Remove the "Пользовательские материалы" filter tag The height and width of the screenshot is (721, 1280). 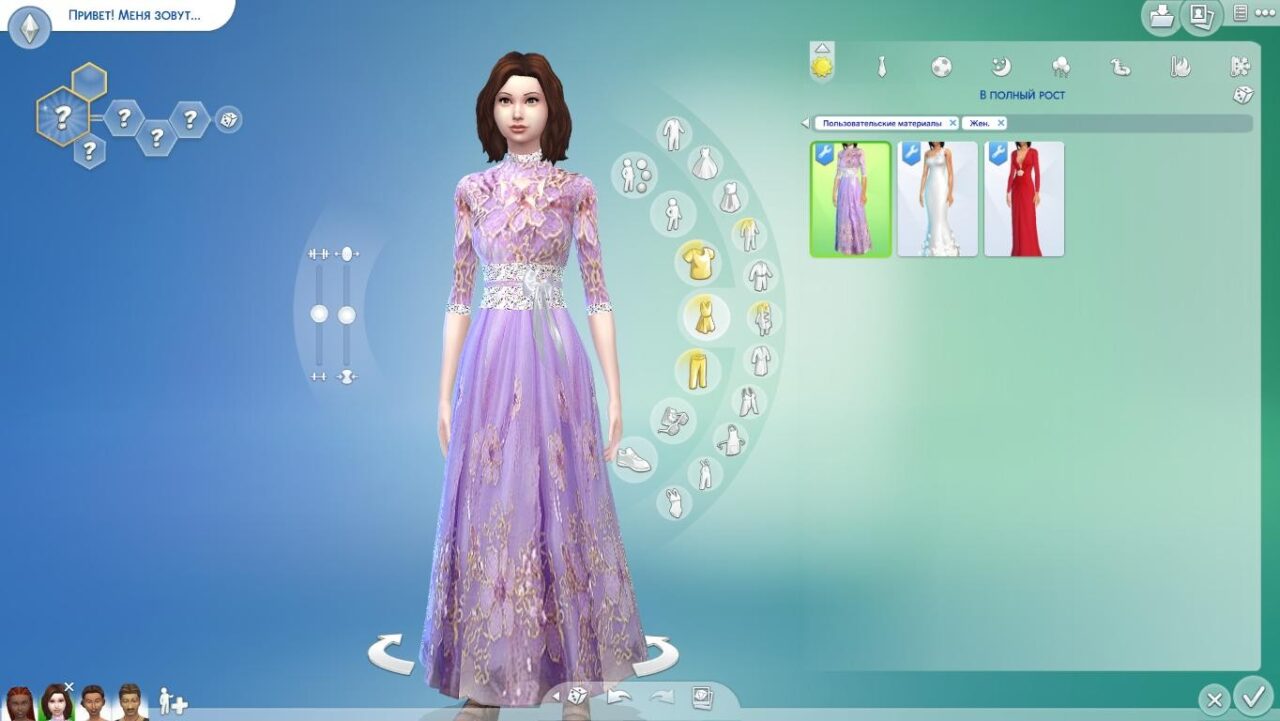pos(953,123)
